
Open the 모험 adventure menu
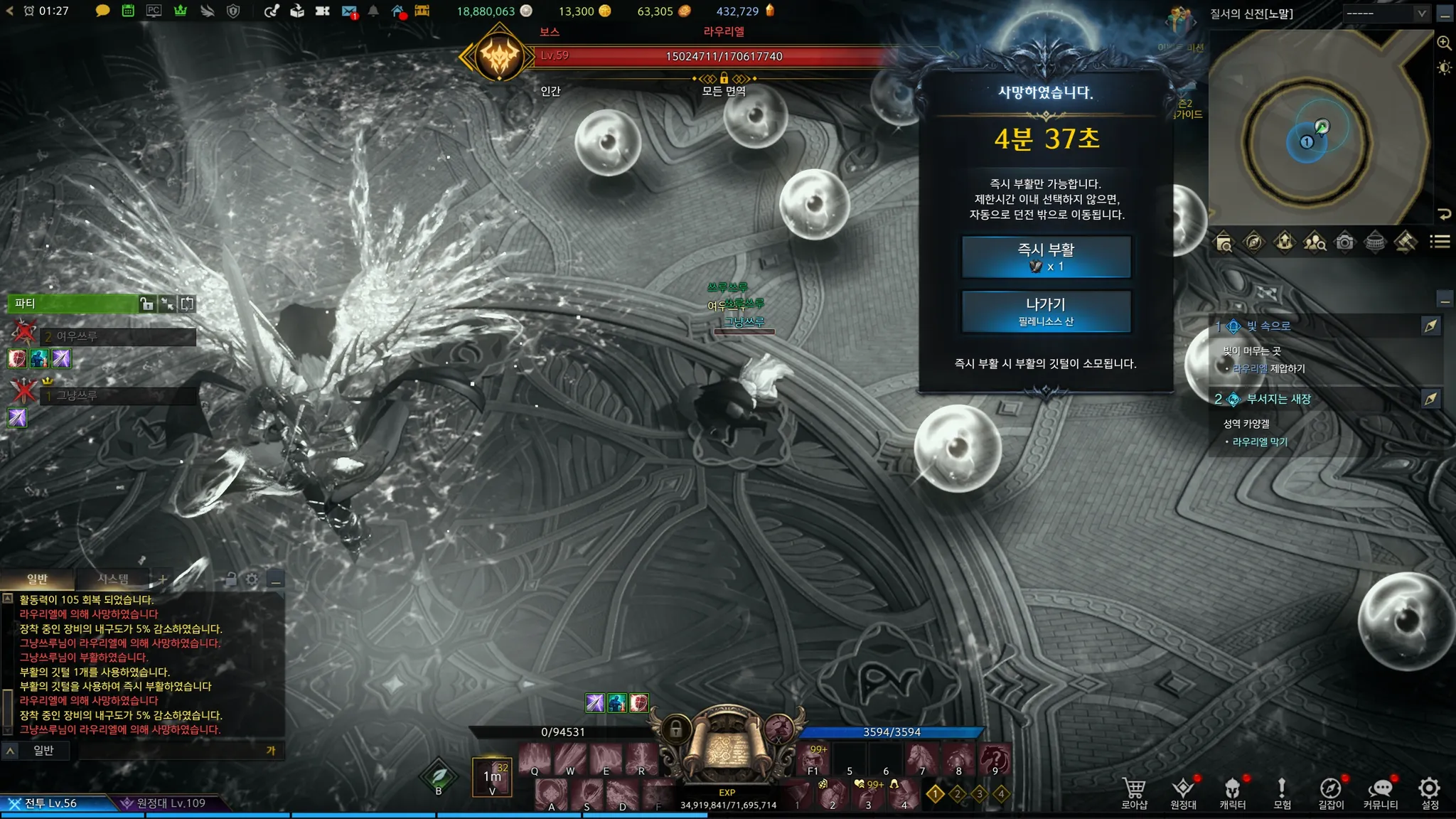1282,793
